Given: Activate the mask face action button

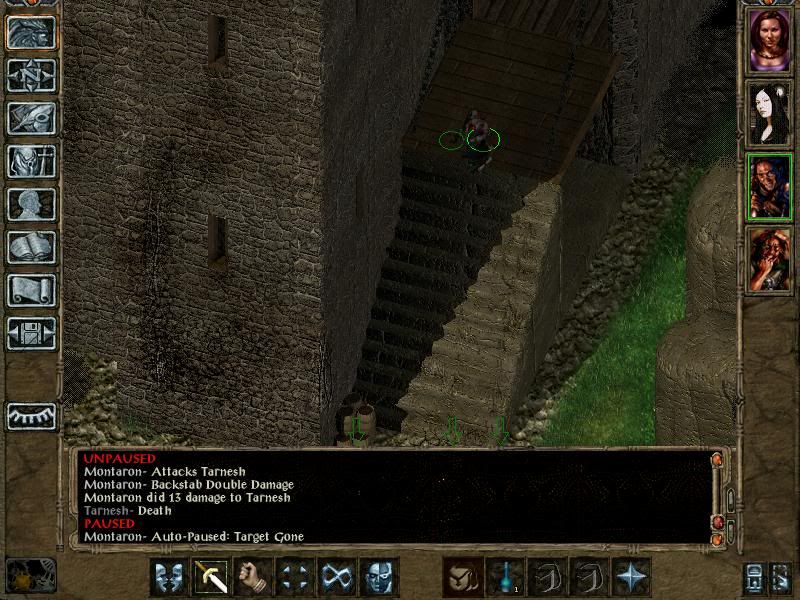Looking at the screenshot, I should (x=379, y=577).
